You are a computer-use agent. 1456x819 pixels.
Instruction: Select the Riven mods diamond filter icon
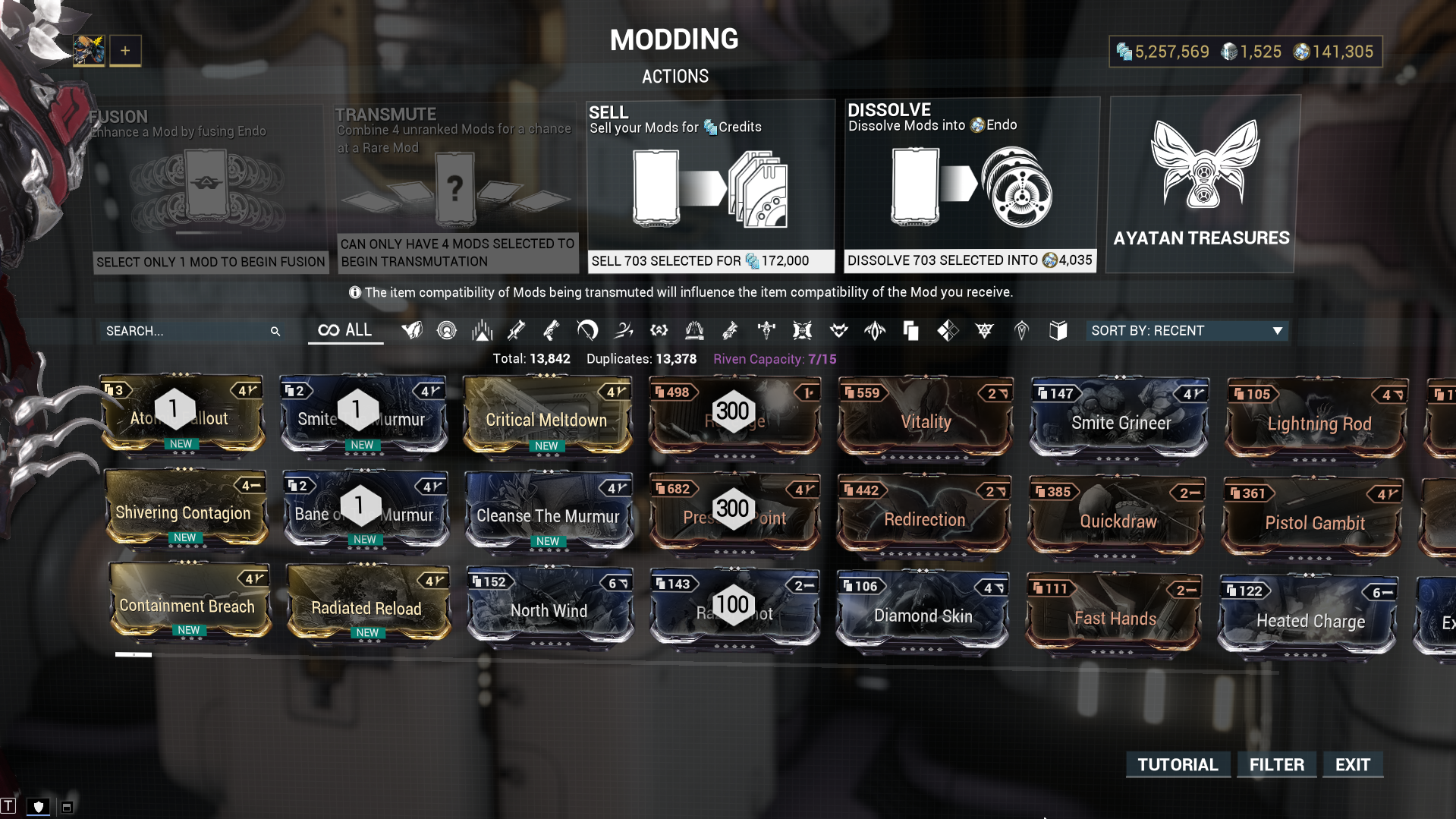coord(947,331)
